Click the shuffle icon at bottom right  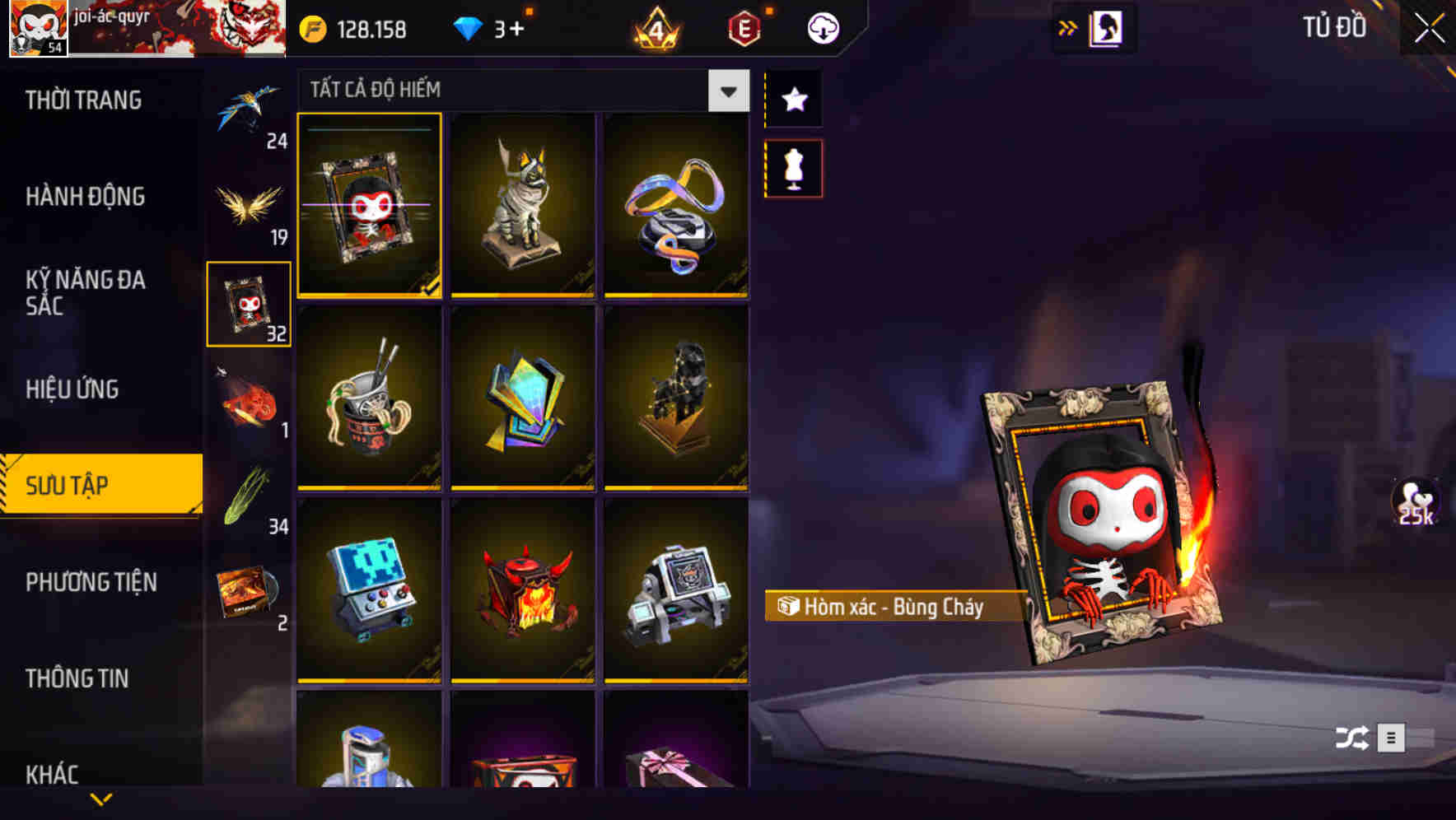(1351, 738)
